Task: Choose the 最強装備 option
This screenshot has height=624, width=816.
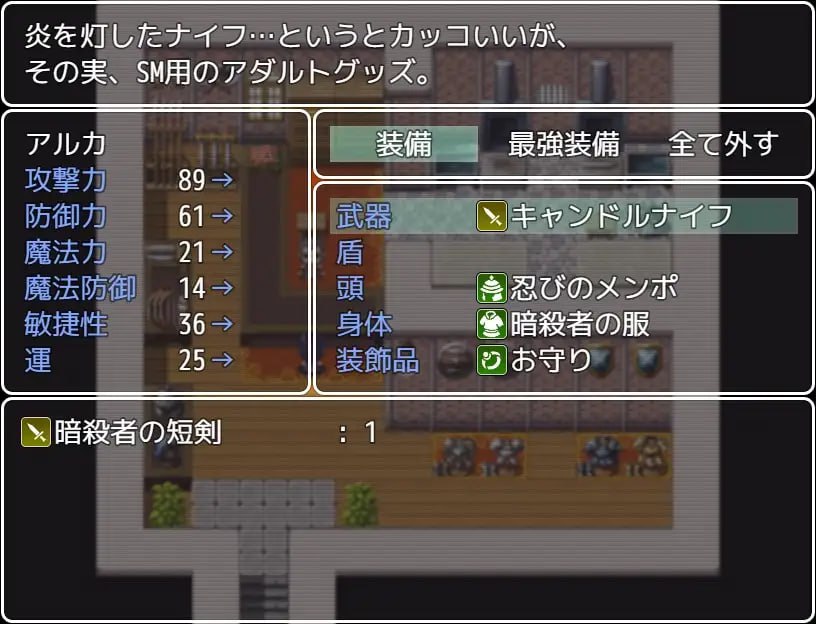Action: (x=563, y=144)
